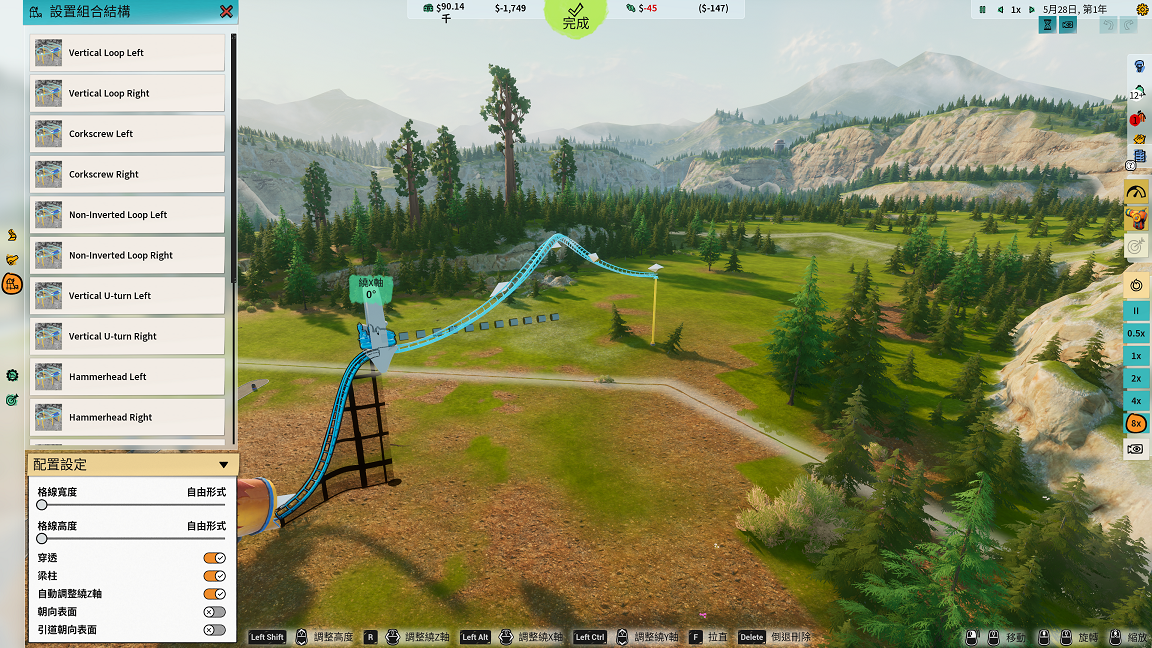Disable the 自動調整繞Z軸 toggle

[x=214, y=594]
